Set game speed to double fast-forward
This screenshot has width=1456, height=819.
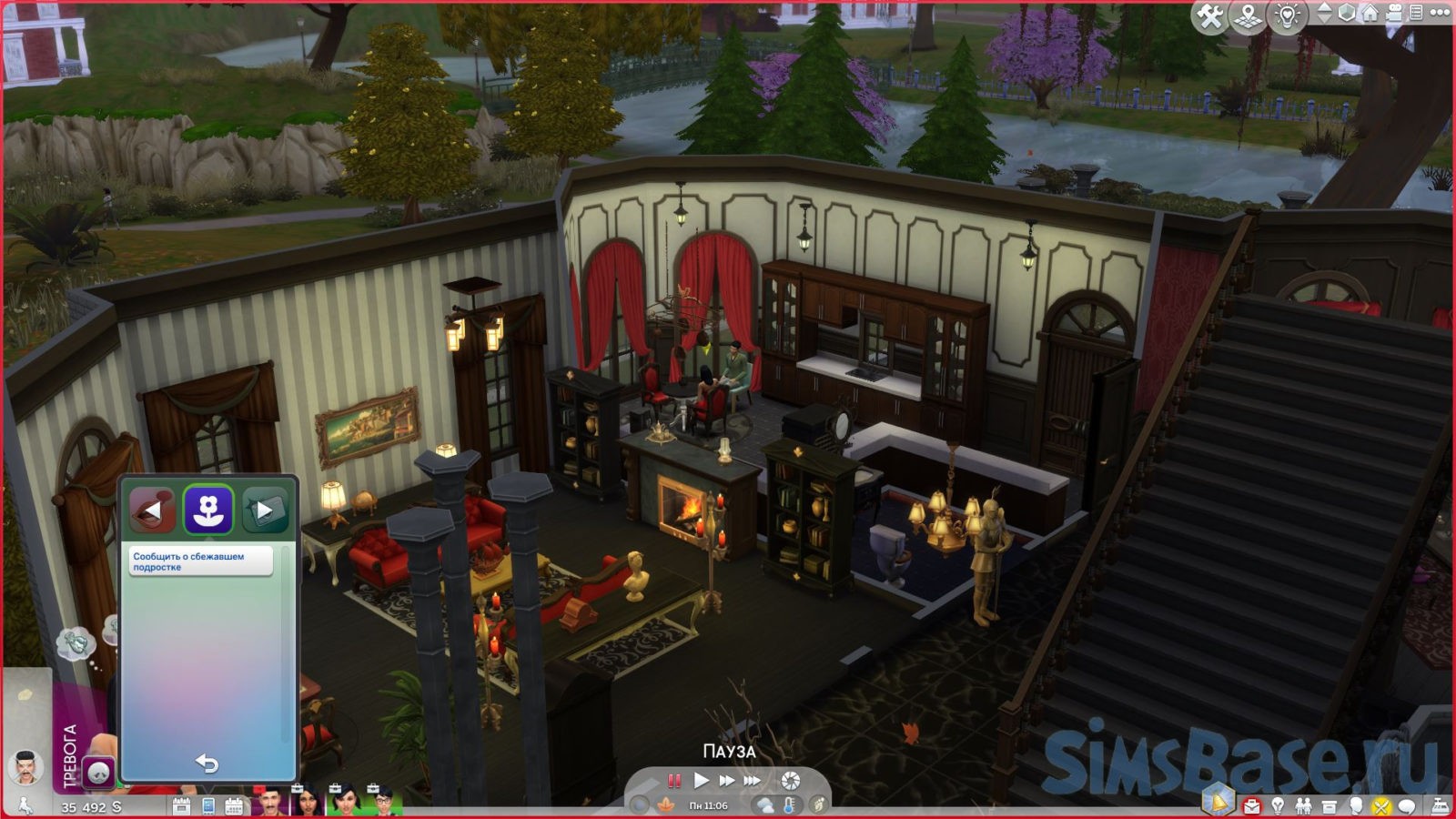(726, 781)
